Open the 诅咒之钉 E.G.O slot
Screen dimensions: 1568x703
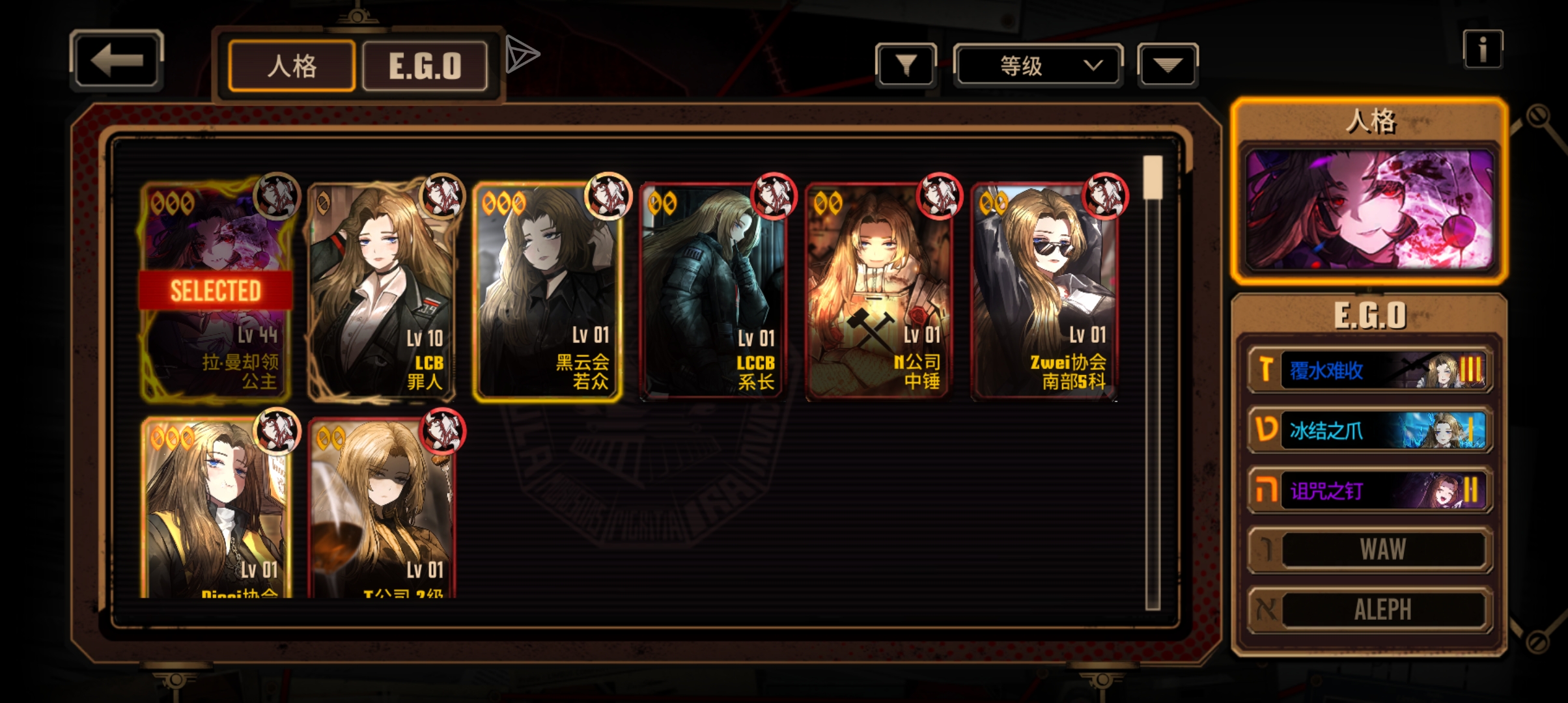coord(1370,490)
